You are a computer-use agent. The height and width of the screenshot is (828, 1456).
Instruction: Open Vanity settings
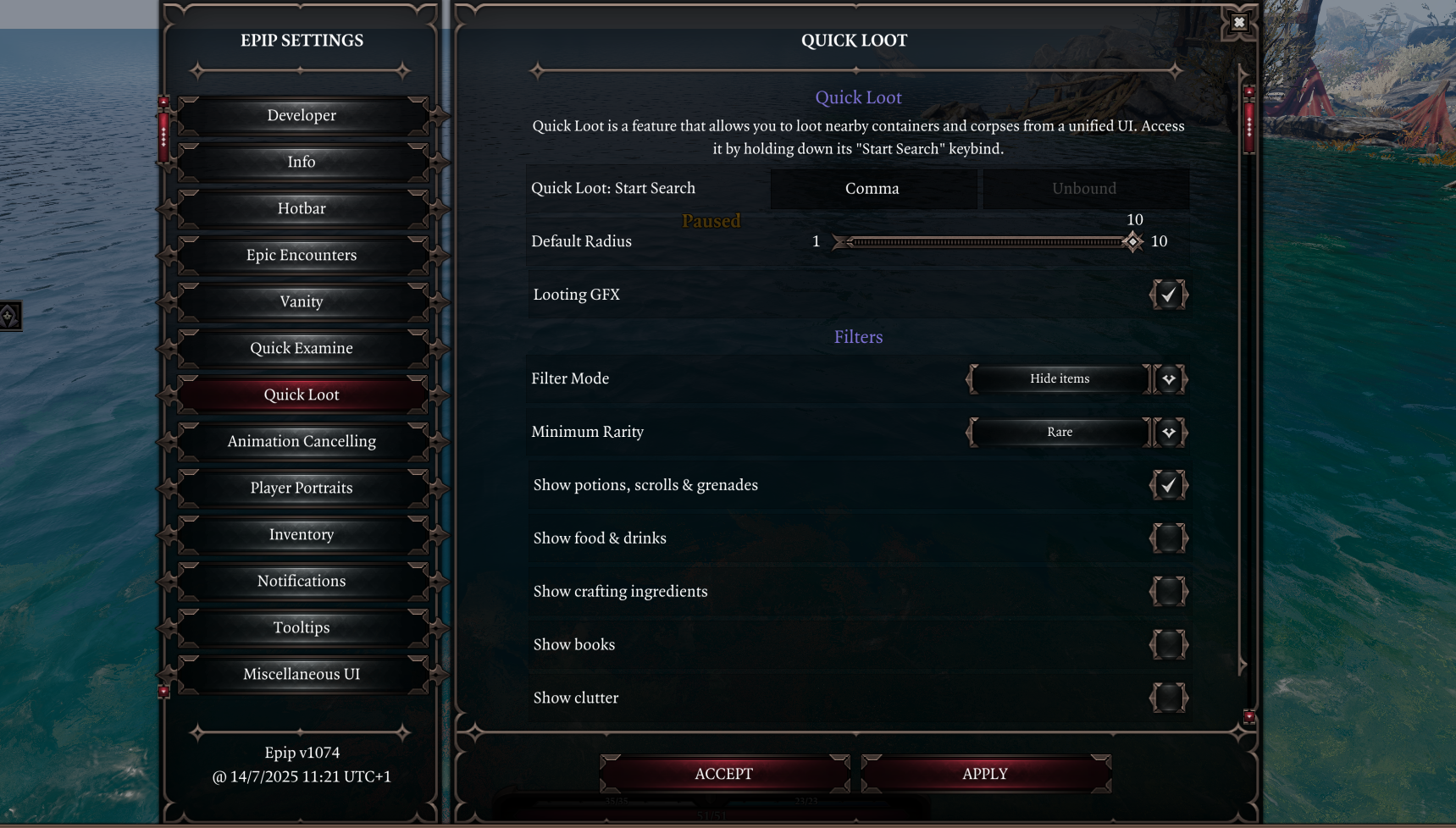(x=302, y=301)
